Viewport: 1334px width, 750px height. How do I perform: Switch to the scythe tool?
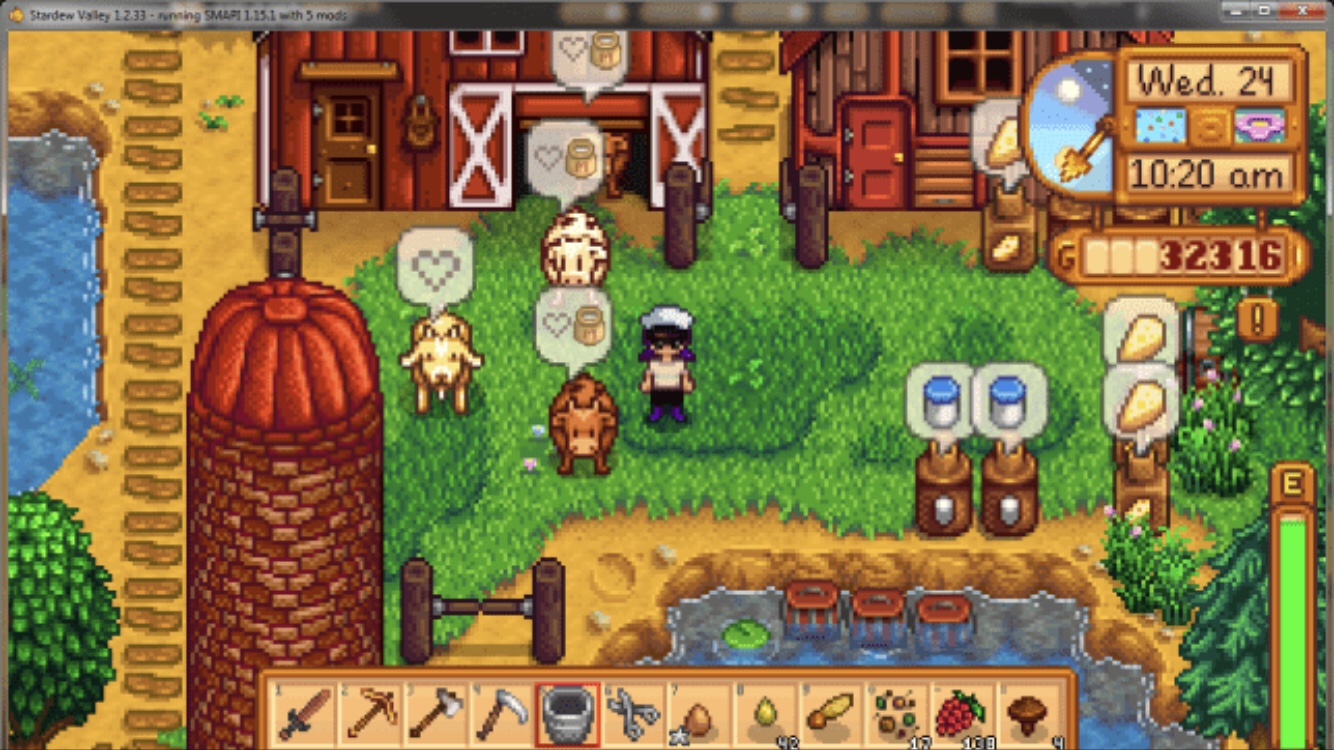pos(502,714)
